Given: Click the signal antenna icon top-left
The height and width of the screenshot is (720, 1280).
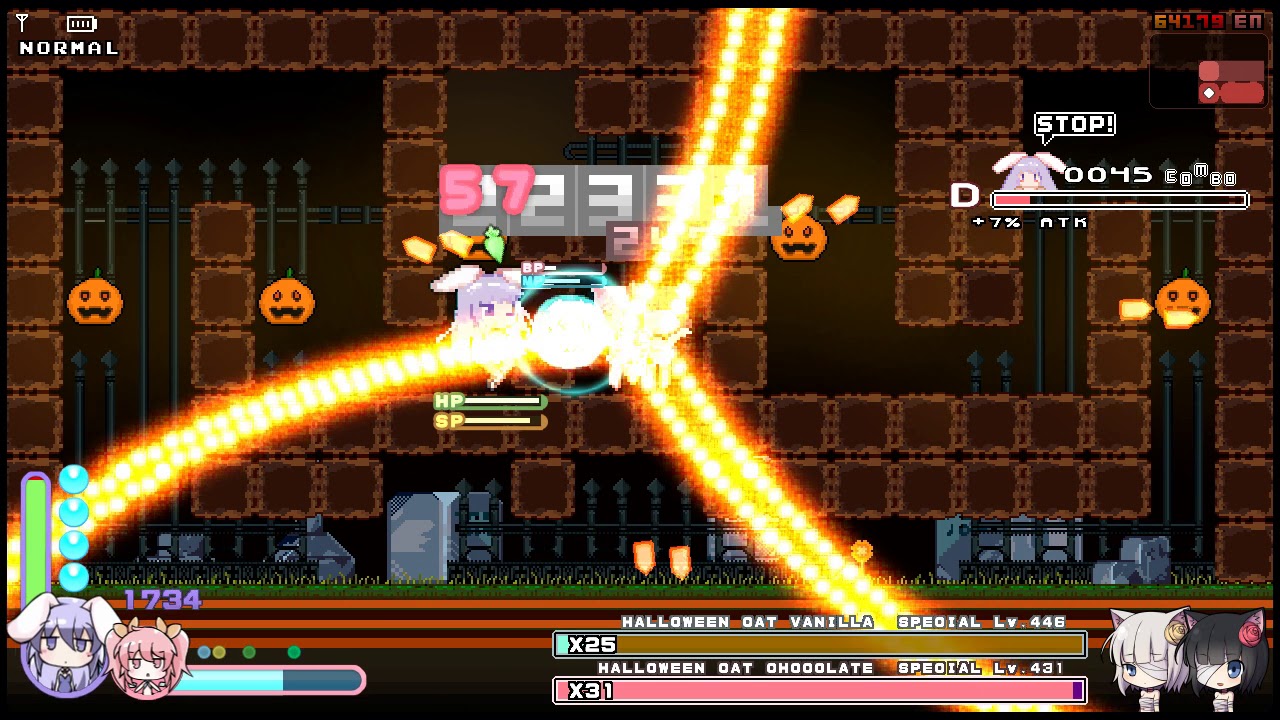Looking at the screenshot, I should tap(22, 22).
